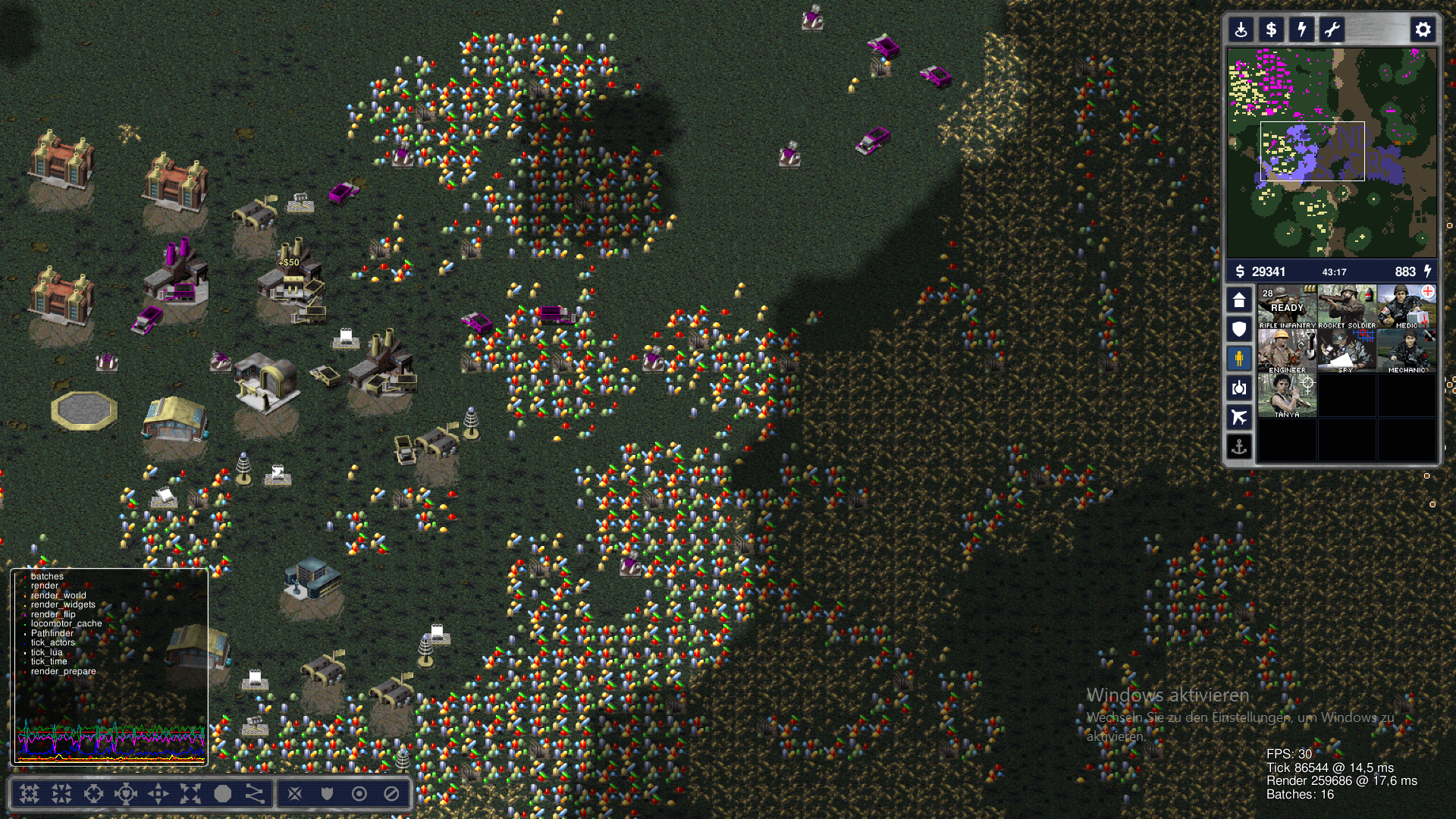Activate the sell mode dollar button

click(x=1272, y=30)
